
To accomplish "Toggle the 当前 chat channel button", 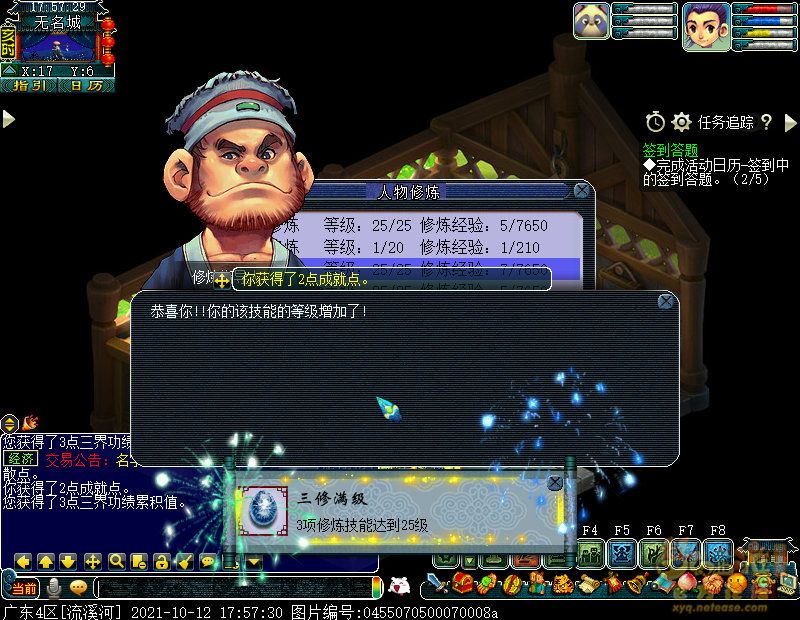I will [x=23, y=587].
